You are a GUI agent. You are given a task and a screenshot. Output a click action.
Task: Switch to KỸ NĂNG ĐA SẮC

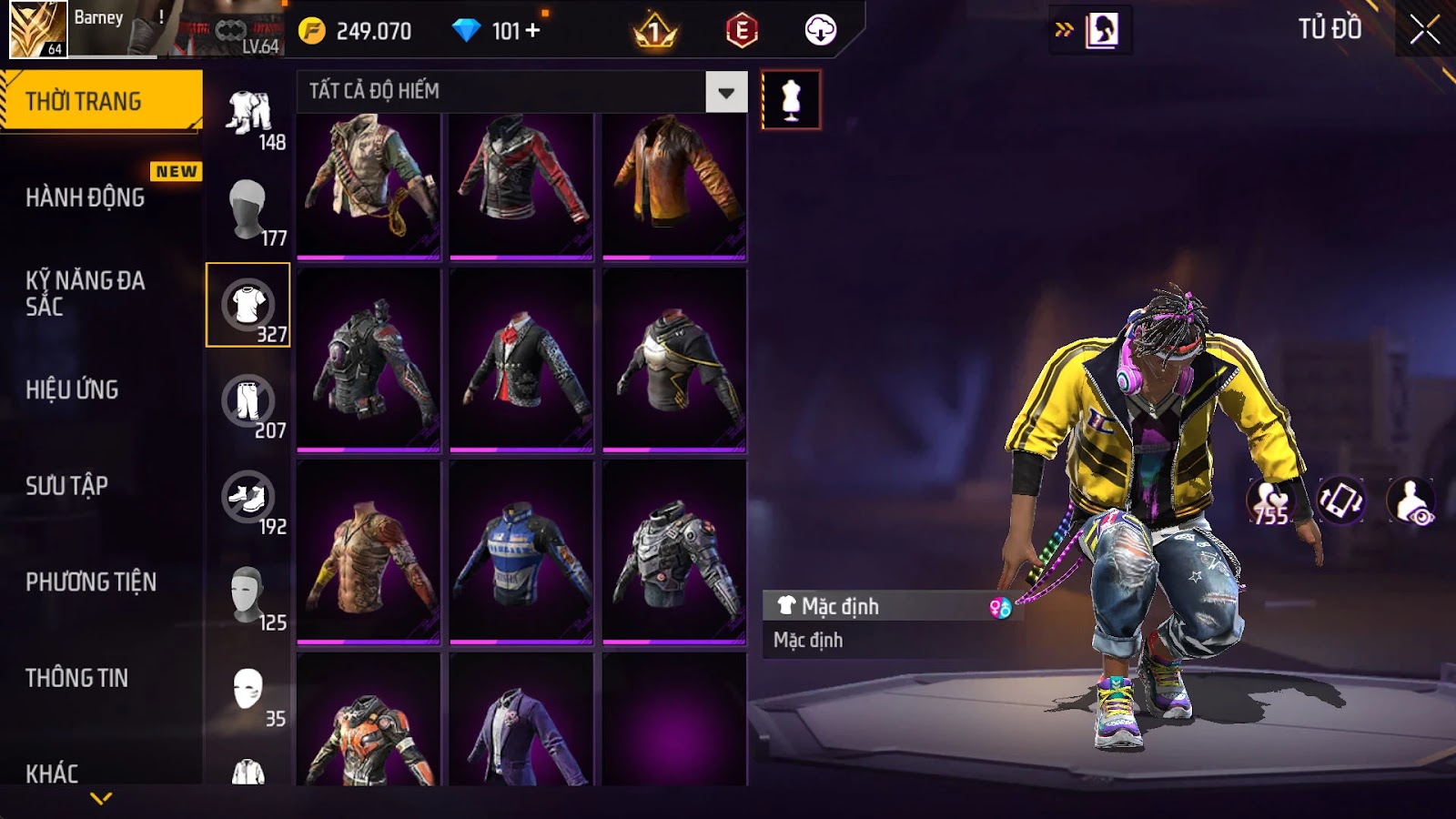click(x=86, y=293)
